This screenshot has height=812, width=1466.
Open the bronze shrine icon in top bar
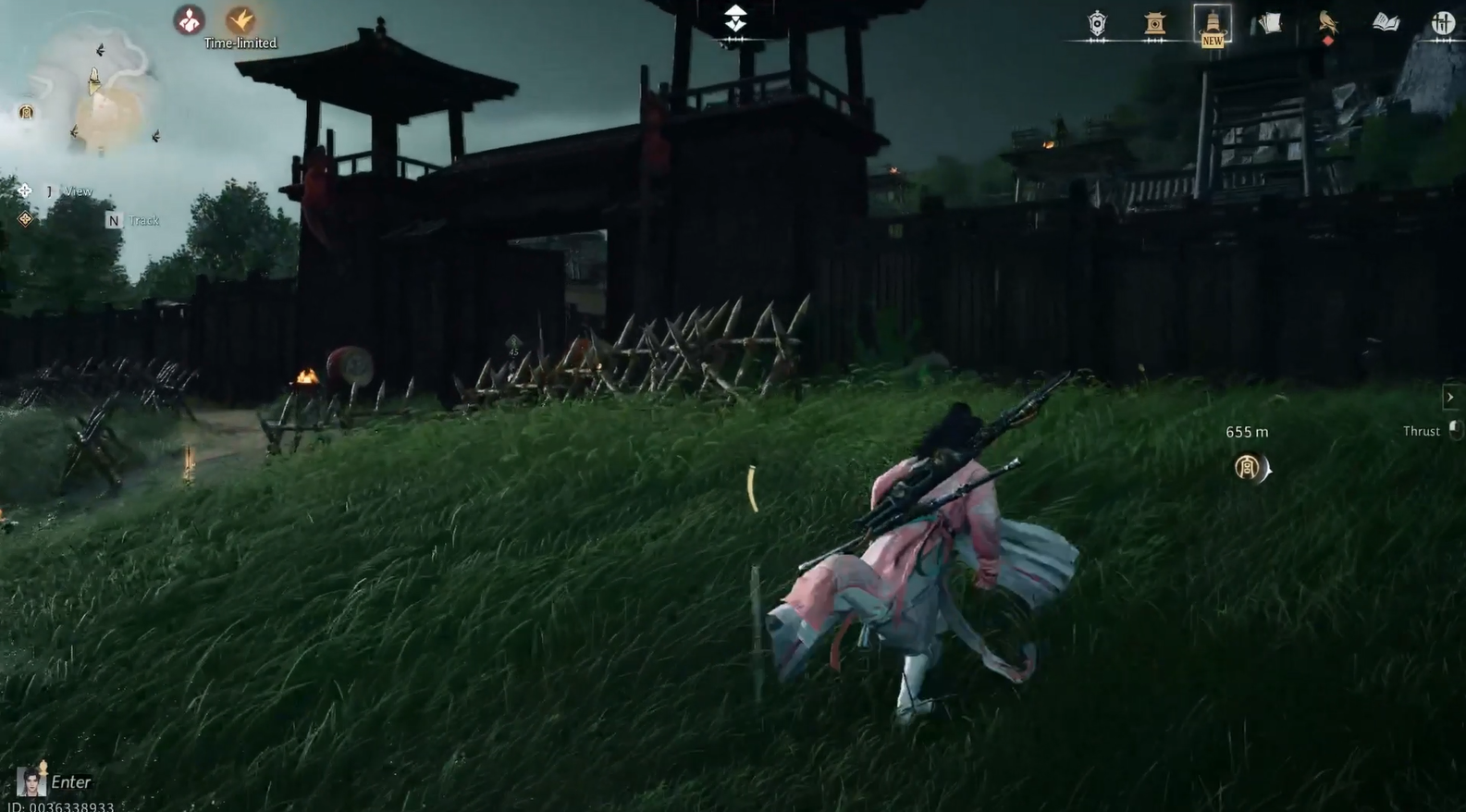click(x=1156, y=24)
